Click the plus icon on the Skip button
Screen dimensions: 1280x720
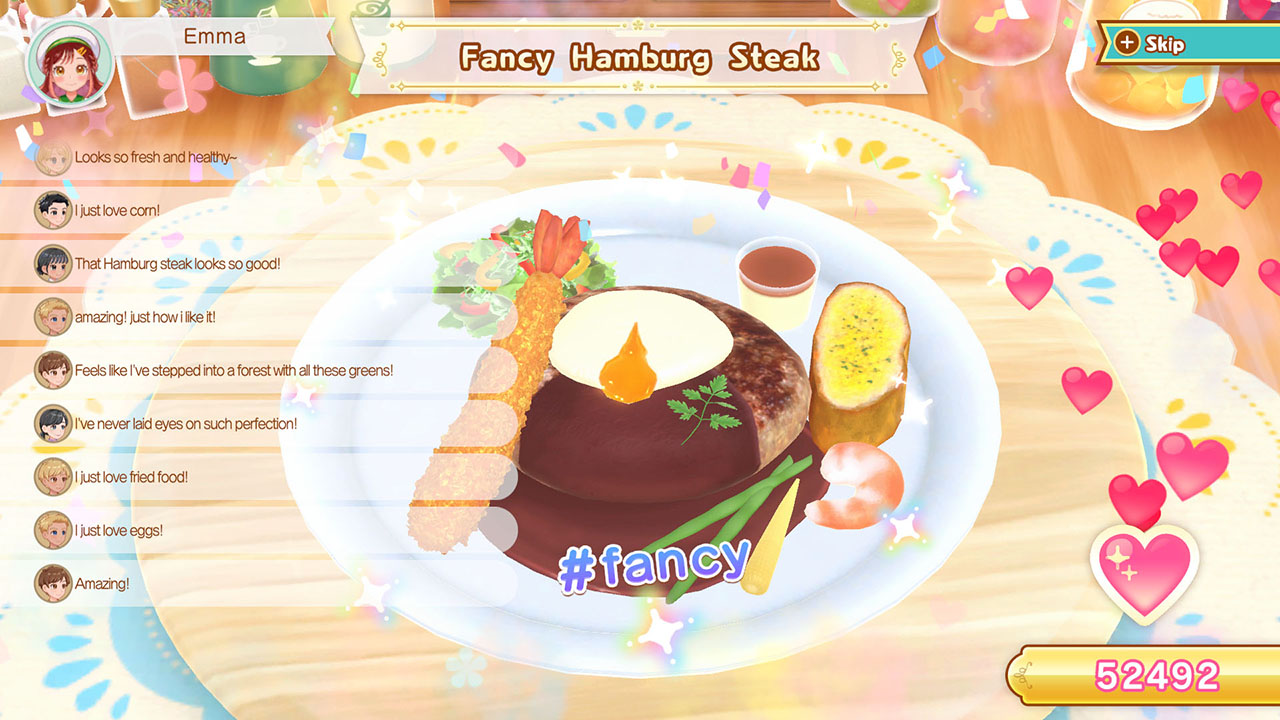[1128, 44]
